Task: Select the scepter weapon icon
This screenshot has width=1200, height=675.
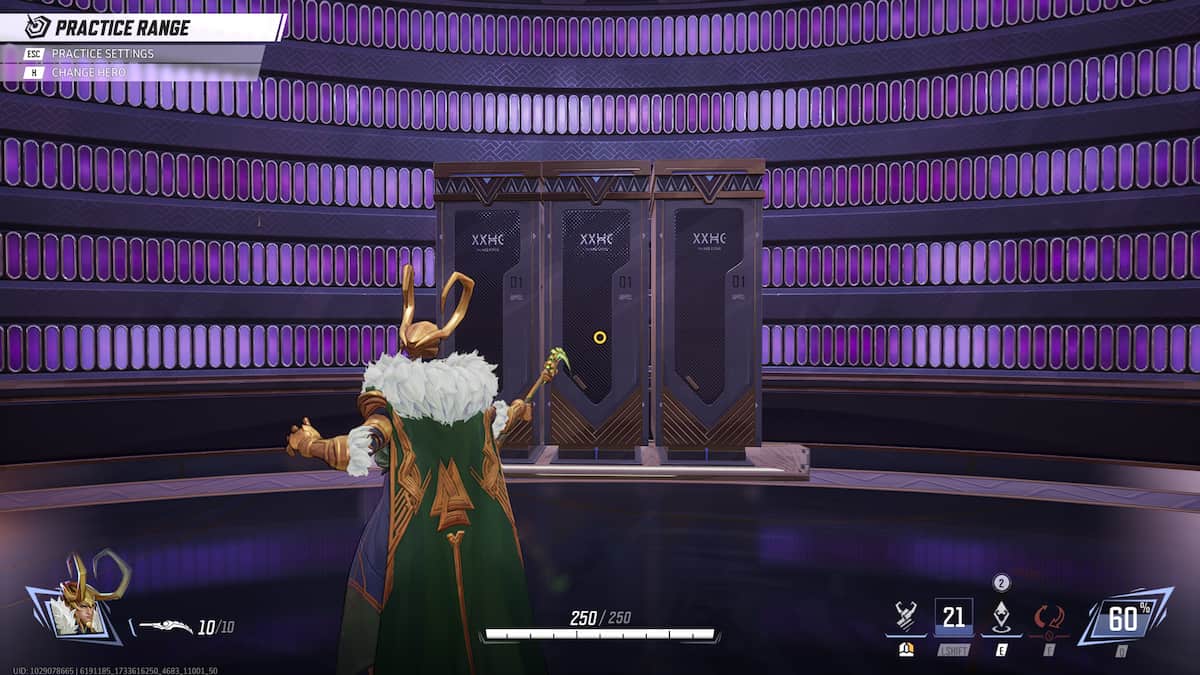Action: pos(164,627)
